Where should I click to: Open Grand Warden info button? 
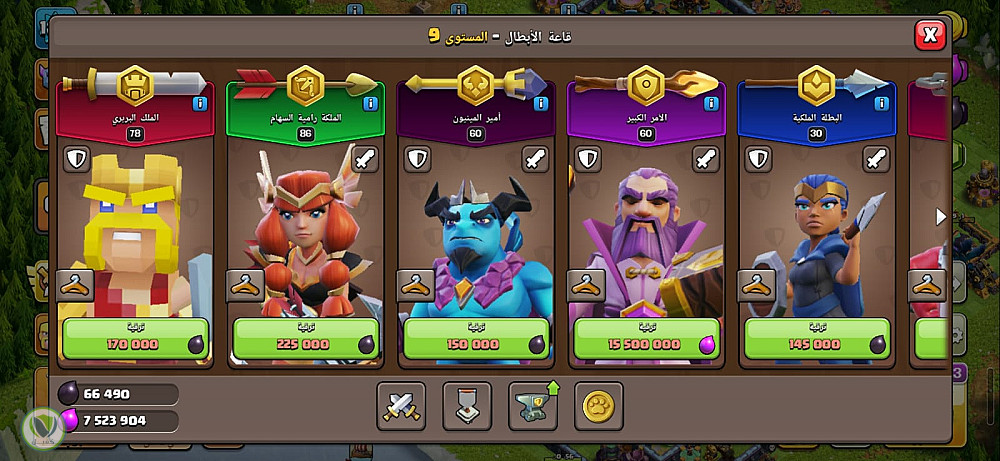(711, 103)
